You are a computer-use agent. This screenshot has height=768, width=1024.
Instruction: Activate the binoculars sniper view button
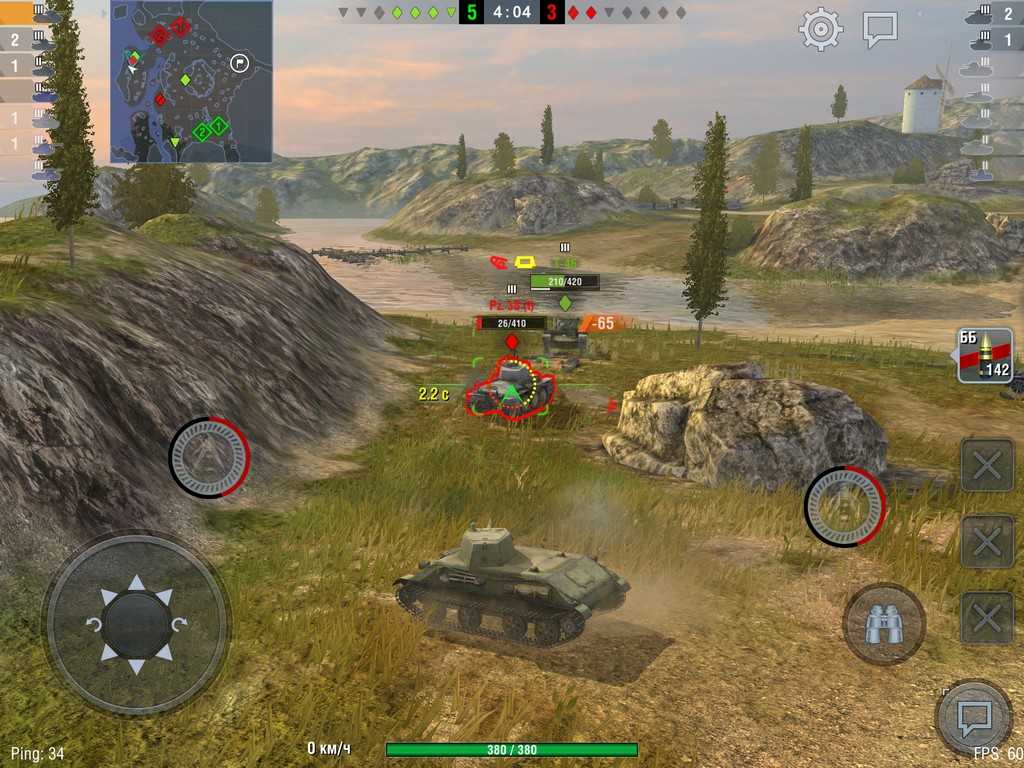click(883, 624)
